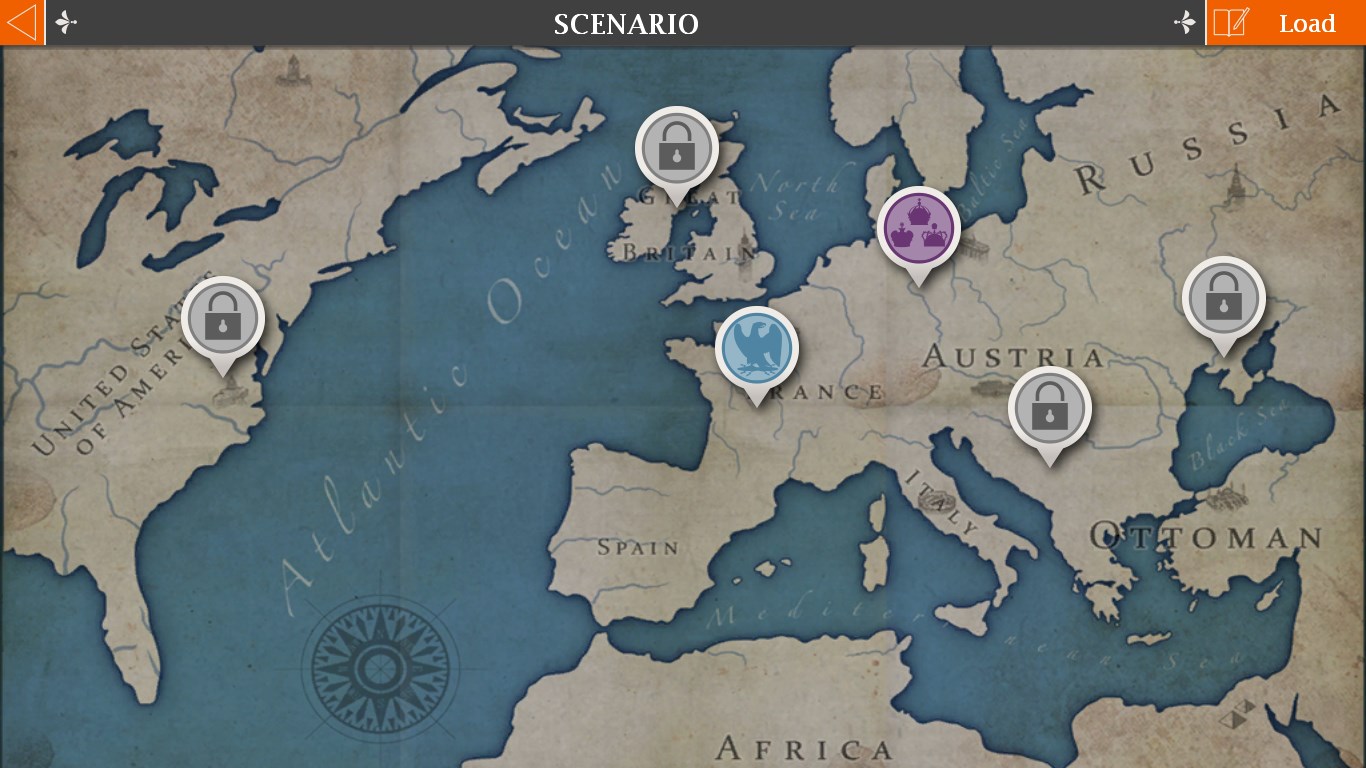This screenshot has width=1366, height=768.
Task: Click the locked Great Britain scenario marker
Action: 677,150
